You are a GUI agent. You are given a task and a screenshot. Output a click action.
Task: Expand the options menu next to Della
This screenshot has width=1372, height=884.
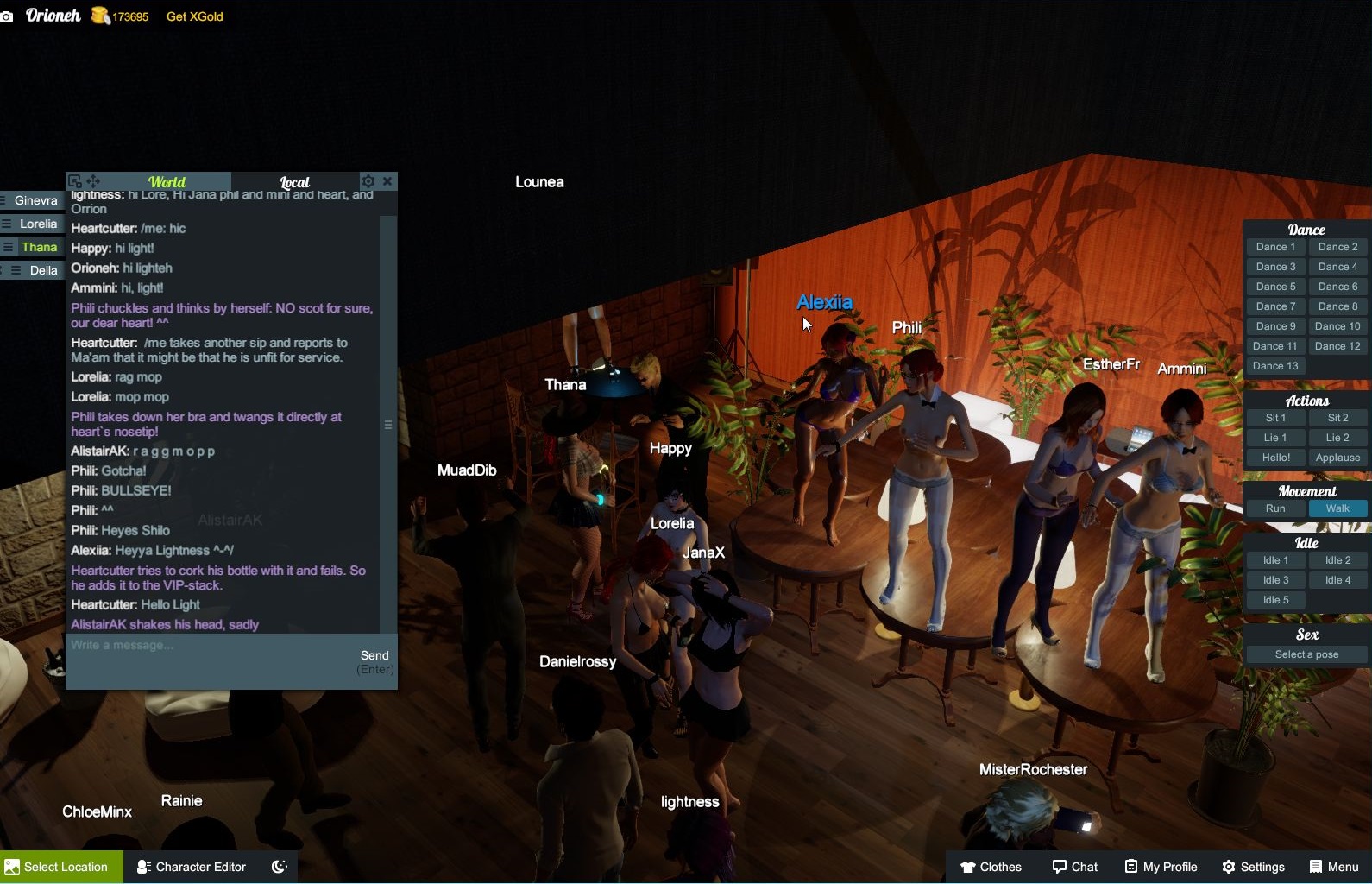point(15,270)
